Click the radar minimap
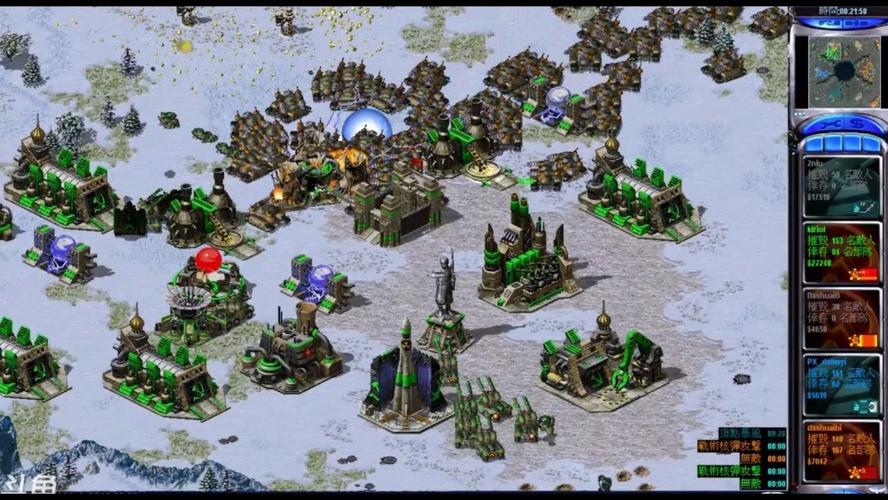The height and width of the screenshot is (500, 888). (x=843, y=71)
